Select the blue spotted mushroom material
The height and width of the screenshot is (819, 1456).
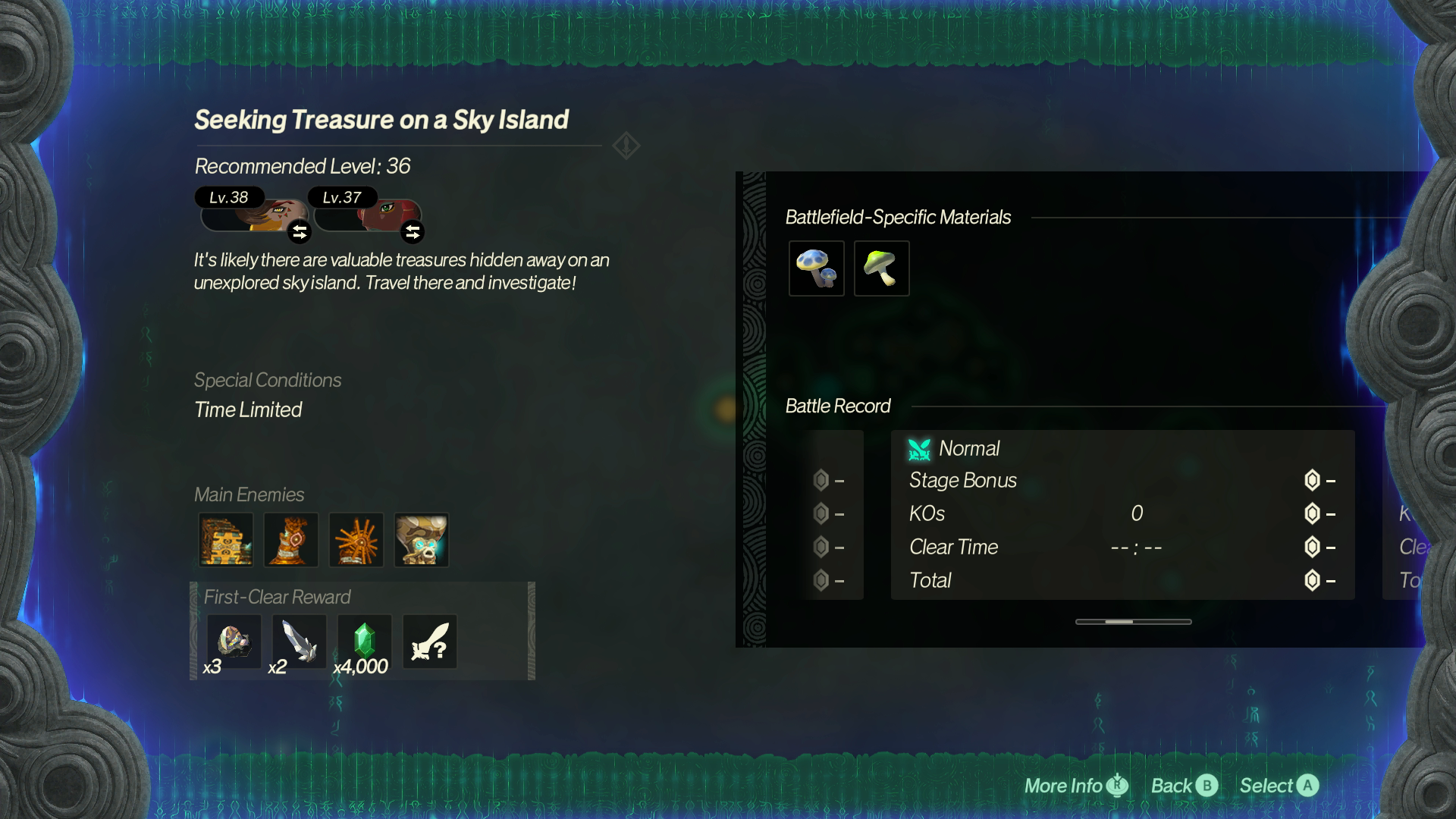[x=816, y=268]
